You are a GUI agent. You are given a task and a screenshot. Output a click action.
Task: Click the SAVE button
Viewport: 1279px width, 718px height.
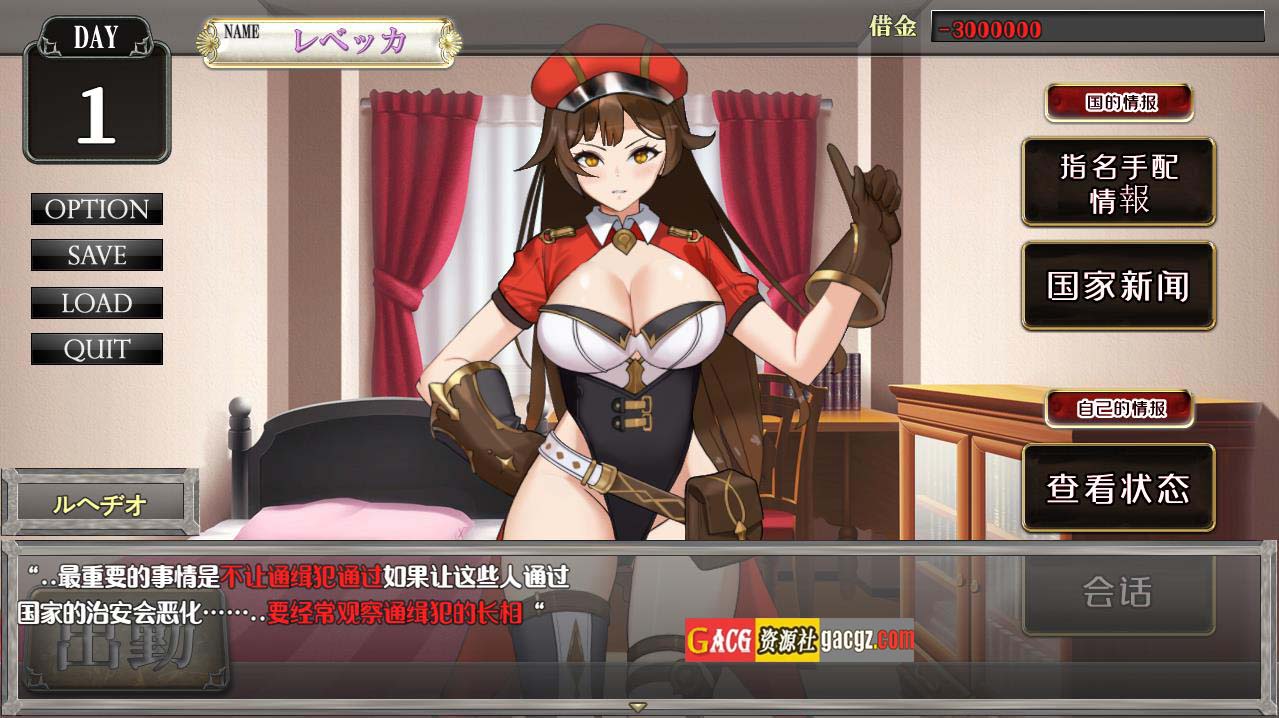tap(97, 255)
